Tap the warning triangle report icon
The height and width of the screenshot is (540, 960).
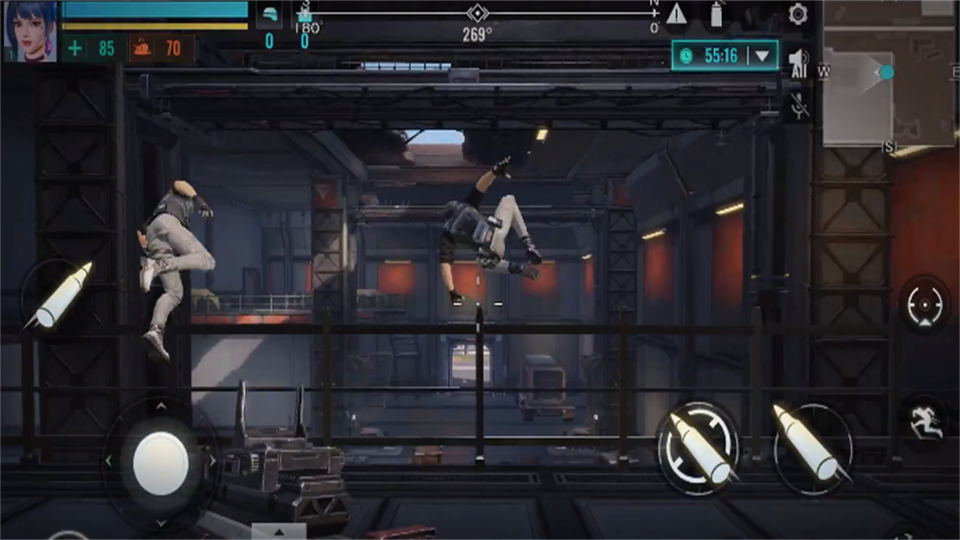point(677,14)
